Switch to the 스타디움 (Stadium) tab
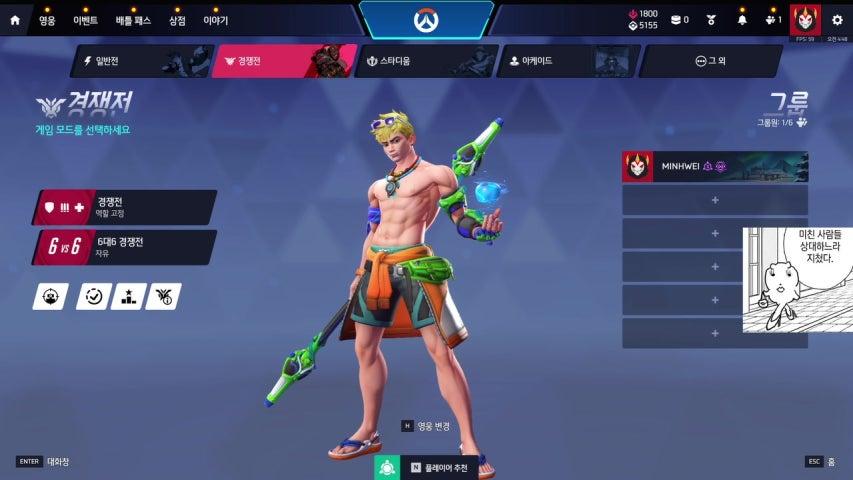 click(425, 61)
